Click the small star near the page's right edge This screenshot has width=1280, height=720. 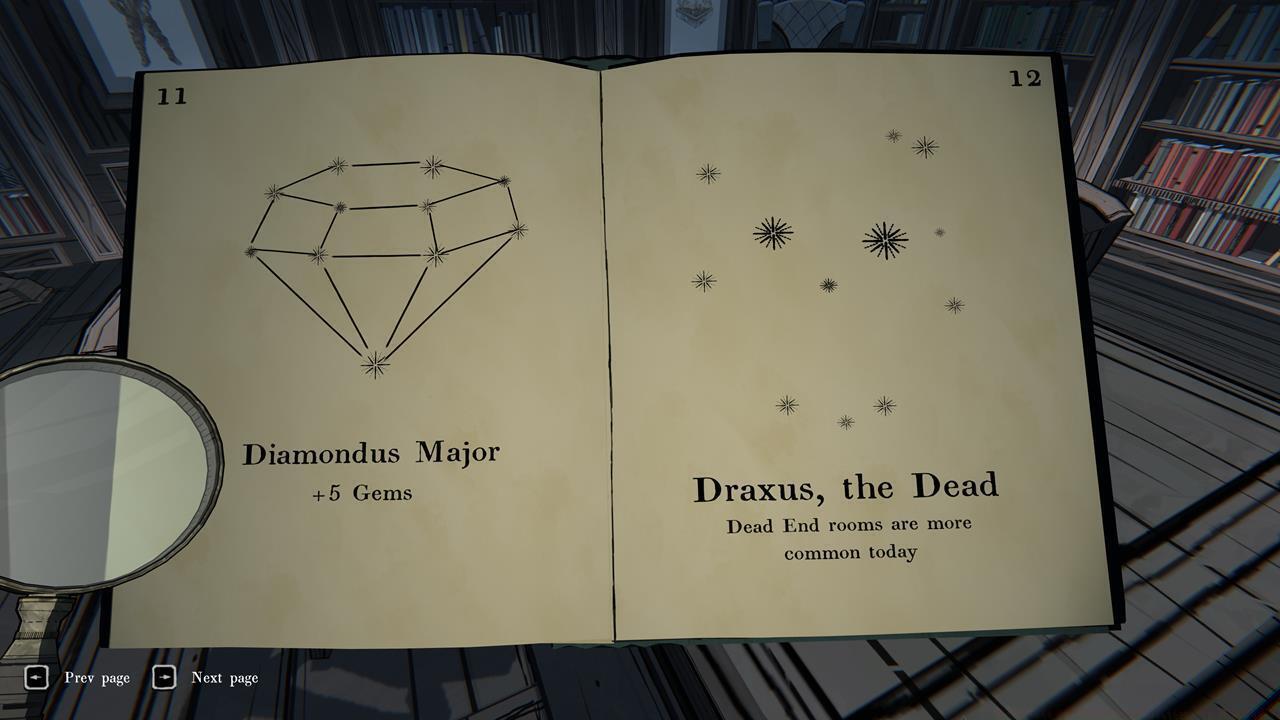click(938, 231)
